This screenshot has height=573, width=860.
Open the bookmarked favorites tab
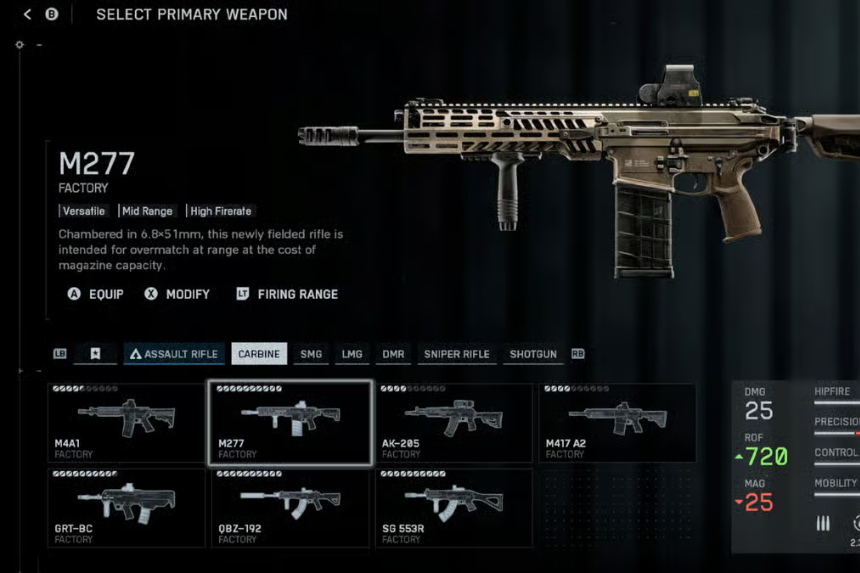[x=95, y=354]
